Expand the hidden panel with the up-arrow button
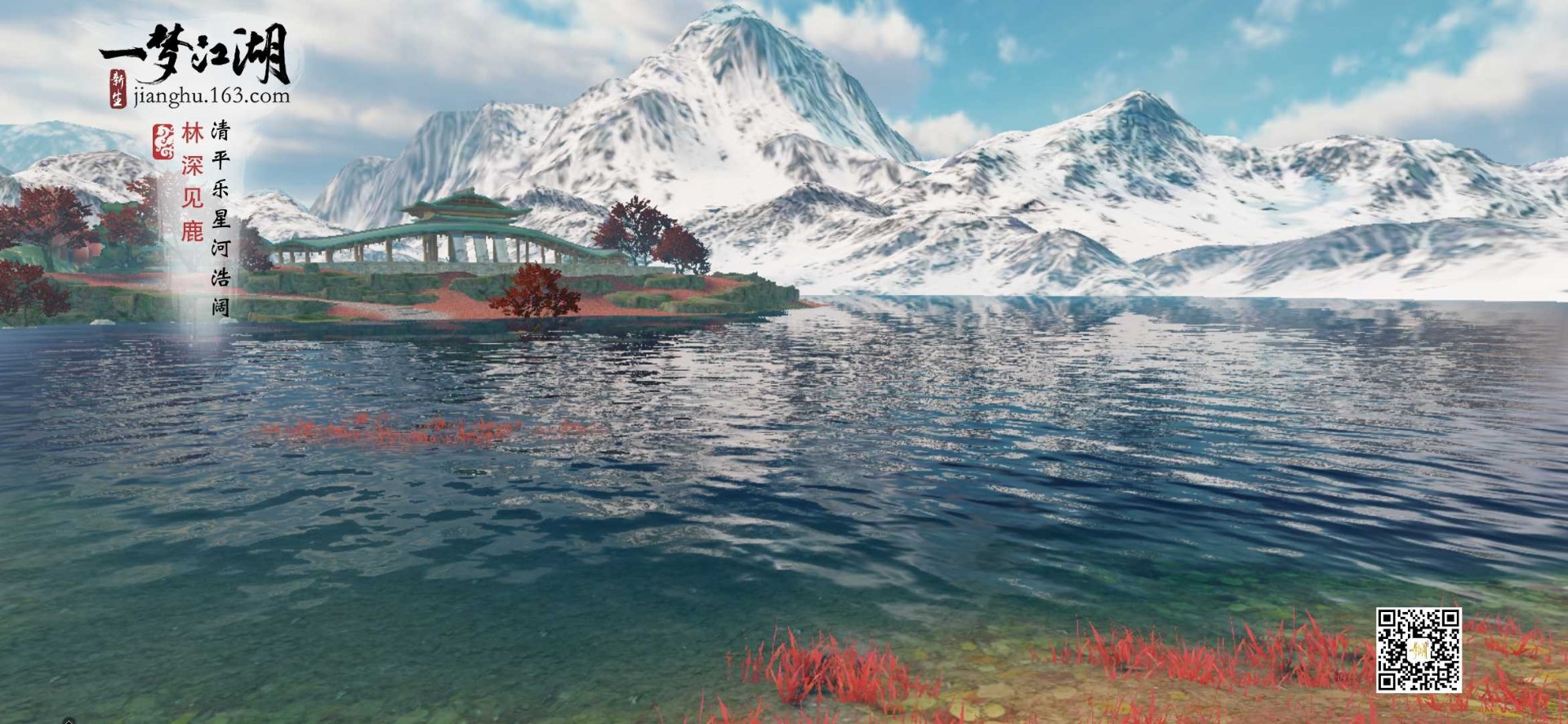1568x724 pixels. [69, 721]
